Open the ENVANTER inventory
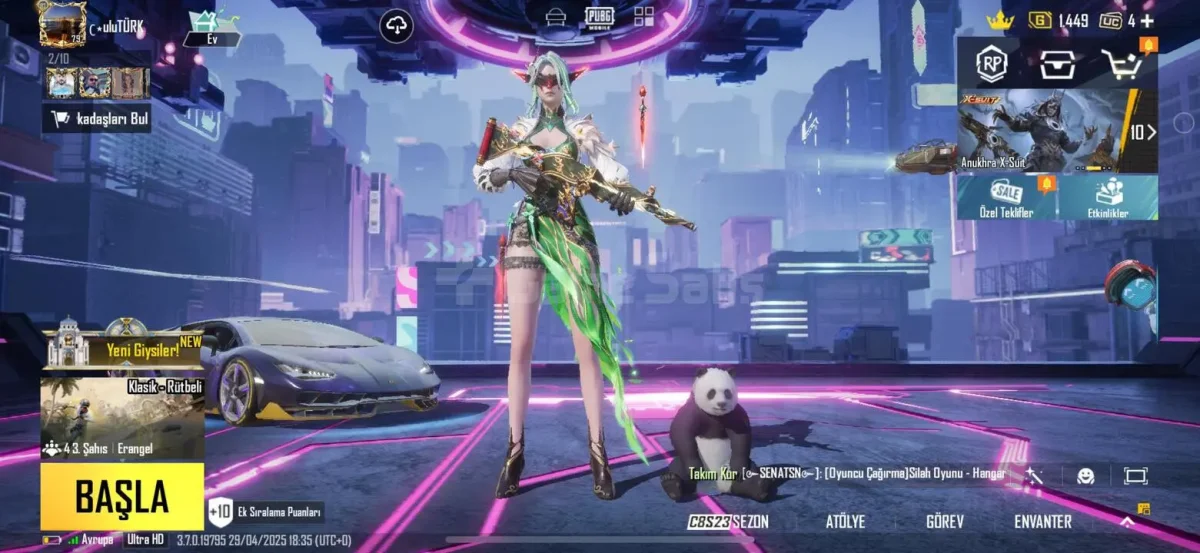The height and width of the screenshot is (553, 1200). (1043, 522)
